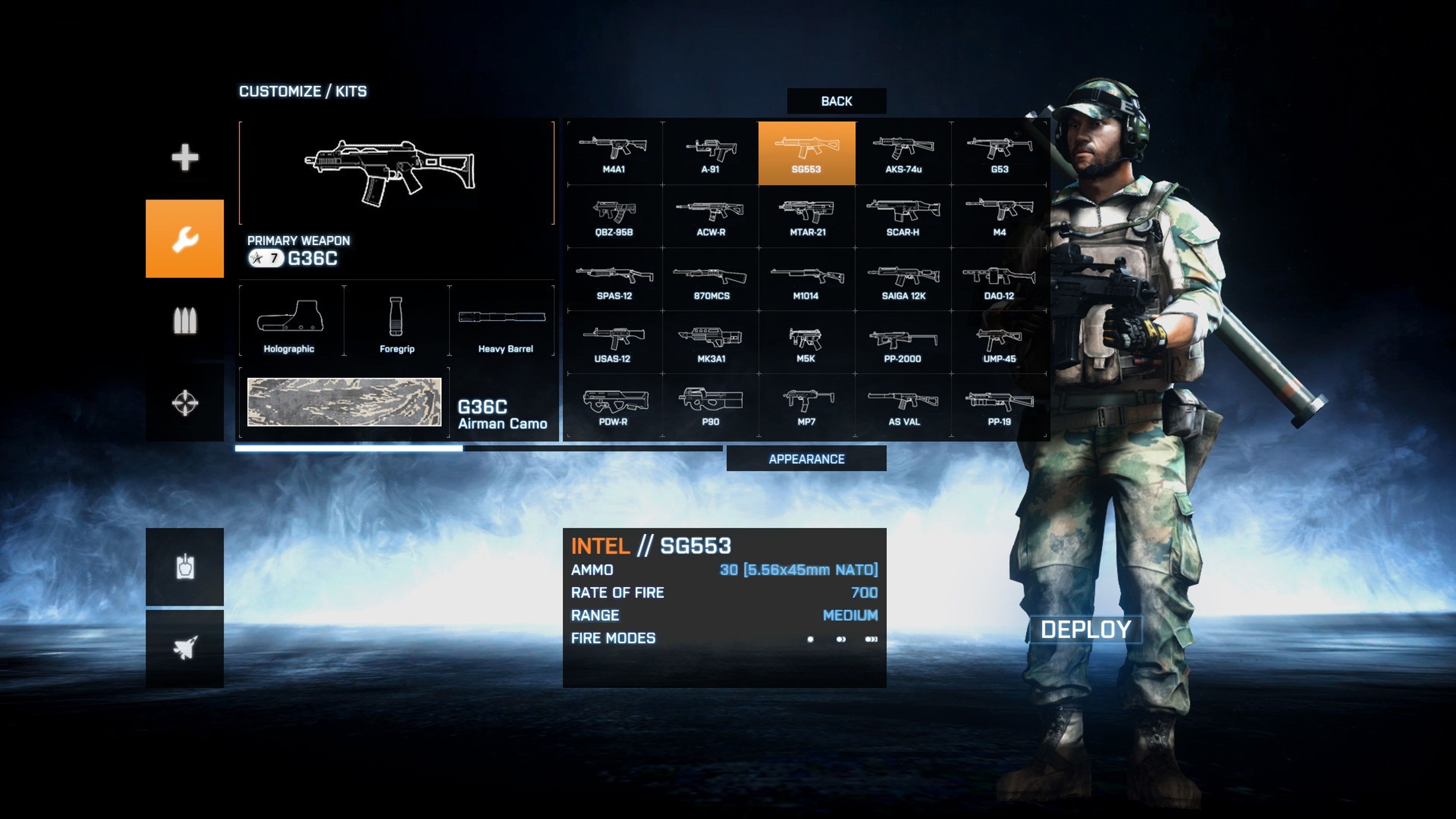Screen dimensions: 1456x819
Task: Select the M4A1 carbine tile
Action: (614, 153)
